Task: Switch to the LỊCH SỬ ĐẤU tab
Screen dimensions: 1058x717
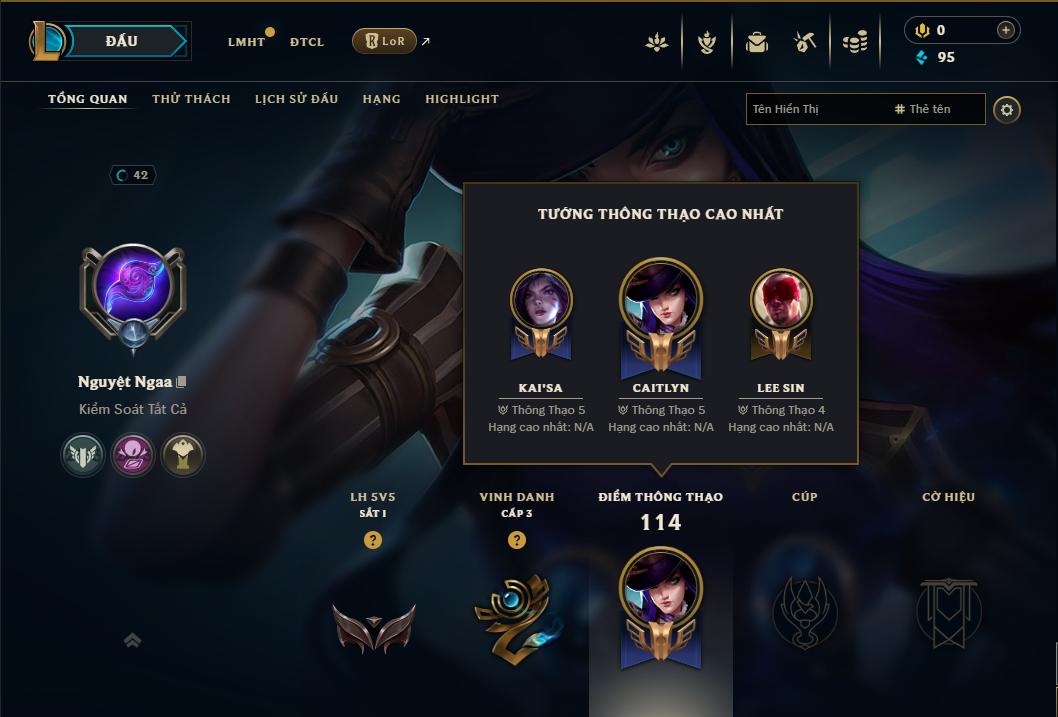Action: [296, 99]
